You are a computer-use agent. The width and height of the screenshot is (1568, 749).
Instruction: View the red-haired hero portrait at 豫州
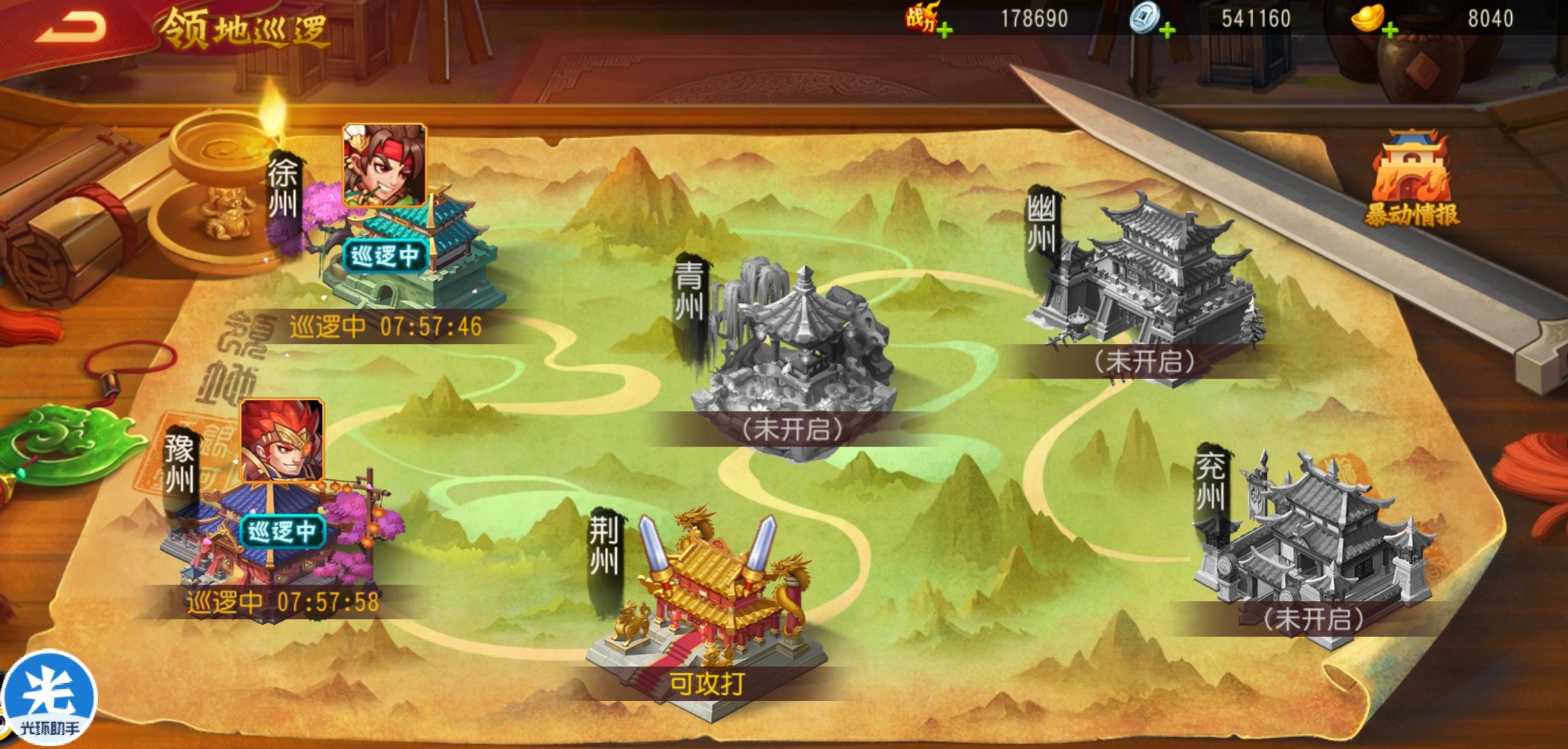click(281, 440)
